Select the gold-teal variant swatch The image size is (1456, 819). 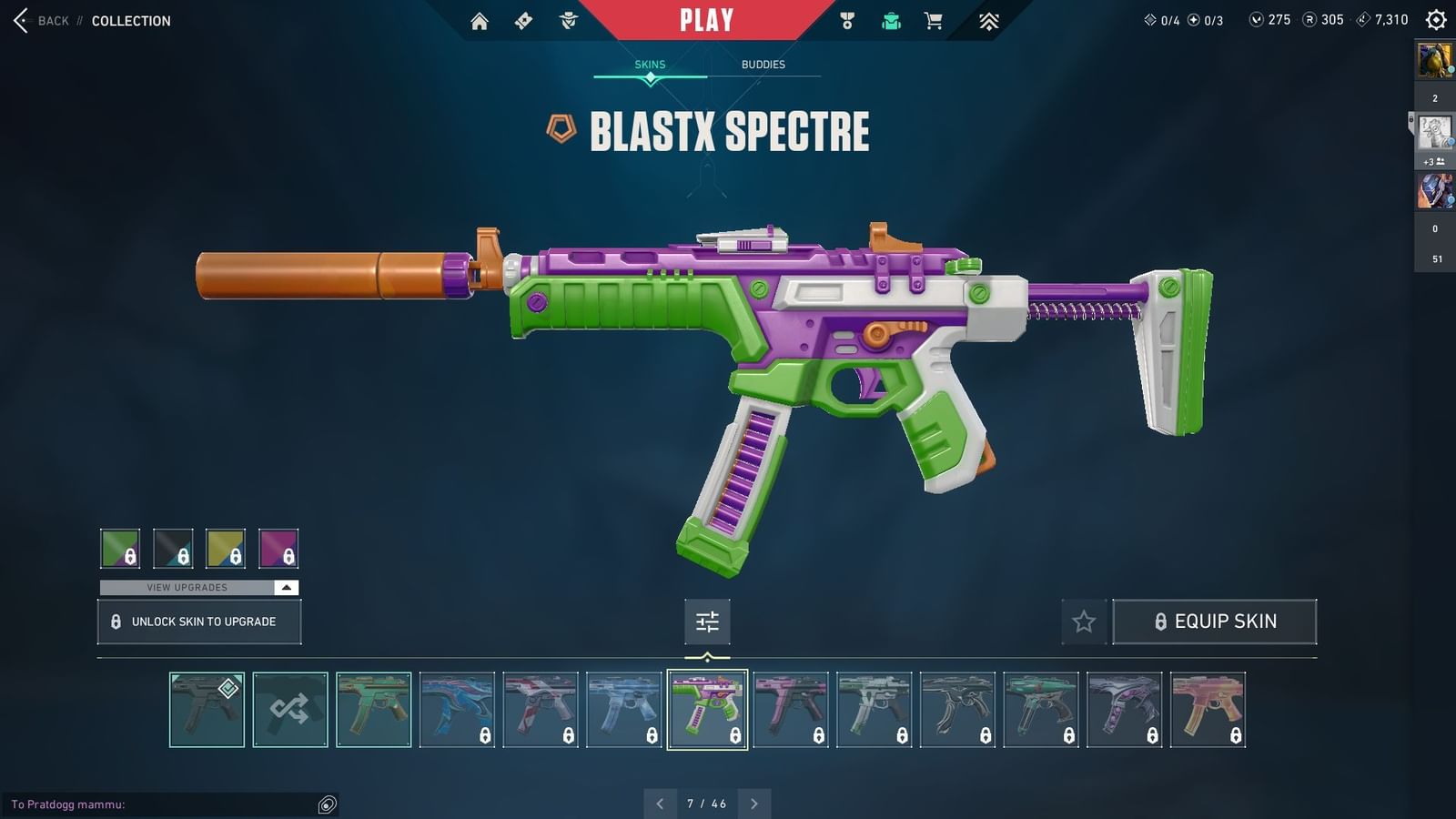coord(226,548)
